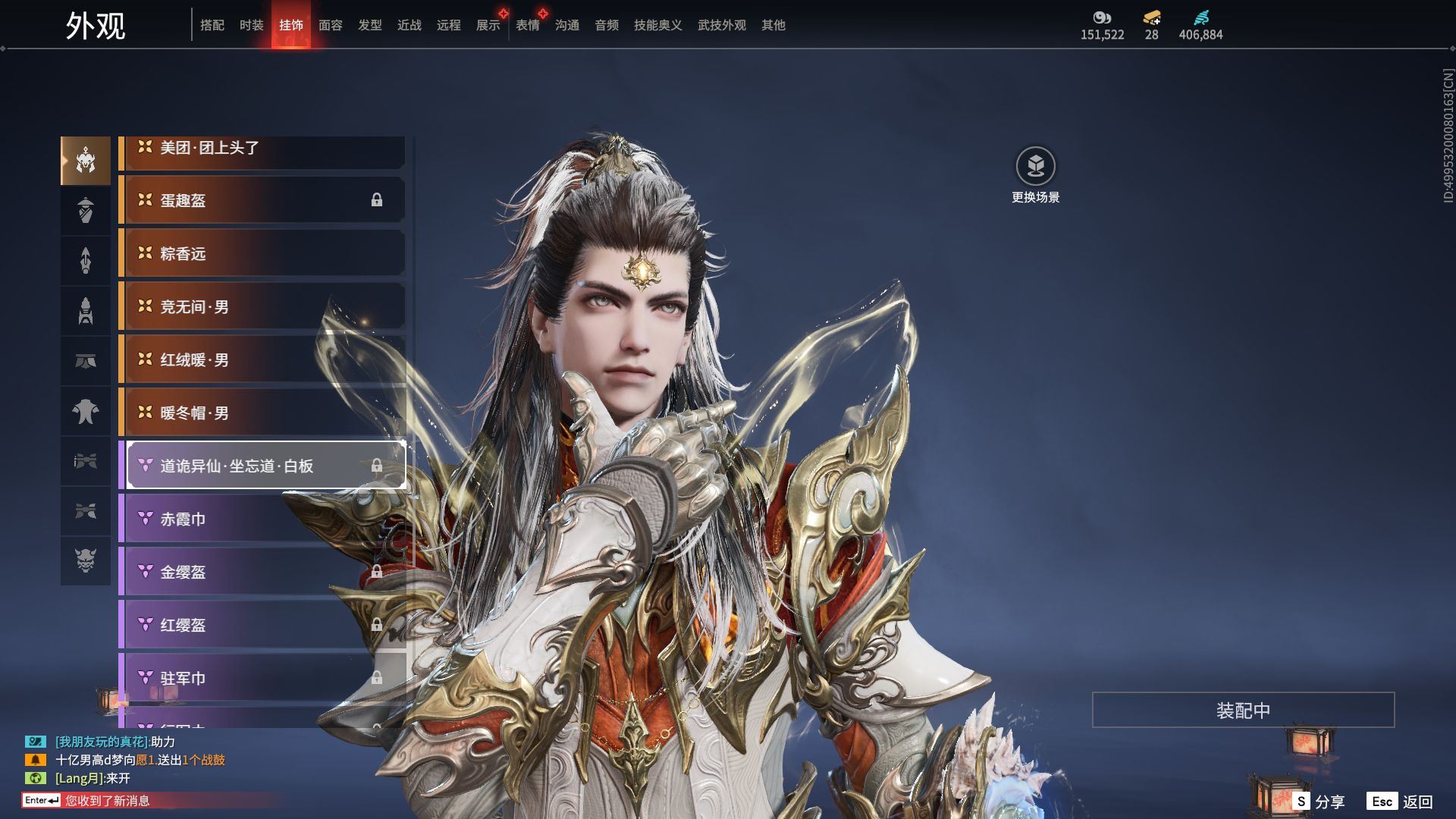Screen dimensions: 1456x819
Task: Open the 时装 tab
Action: pos(252,25)
